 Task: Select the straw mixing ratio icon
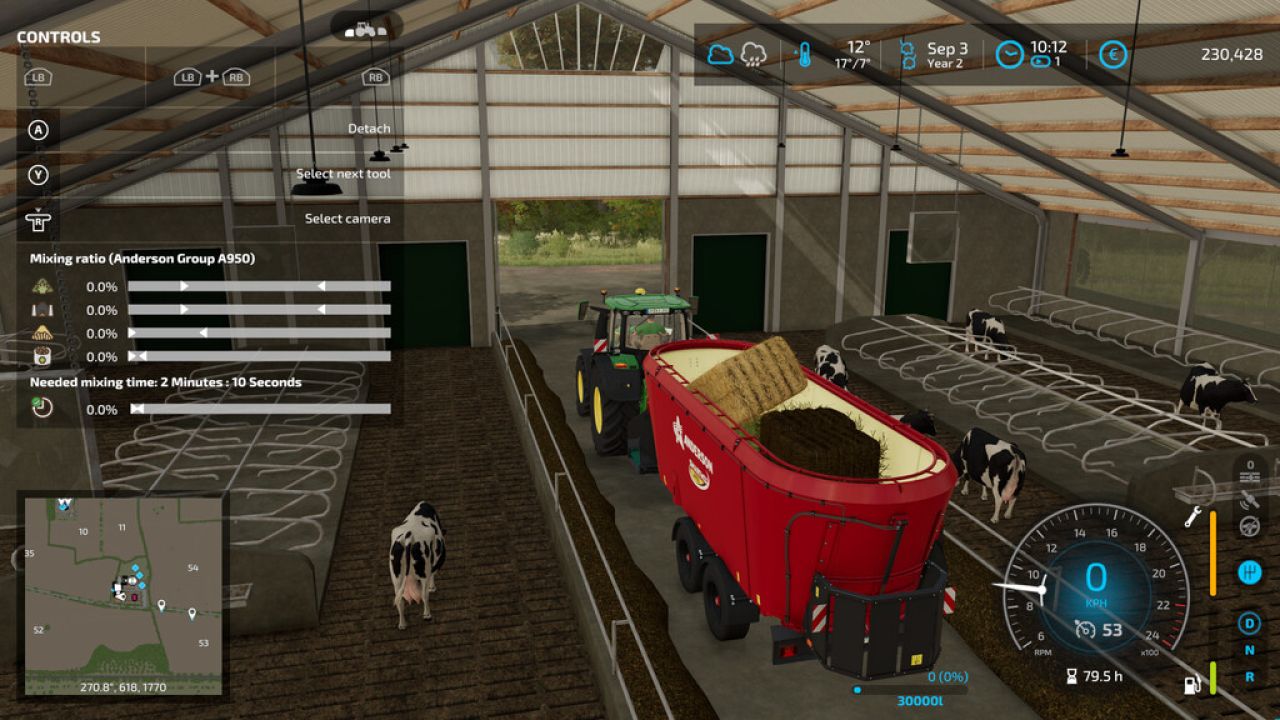pyautogui.click(x=42, y=333)
